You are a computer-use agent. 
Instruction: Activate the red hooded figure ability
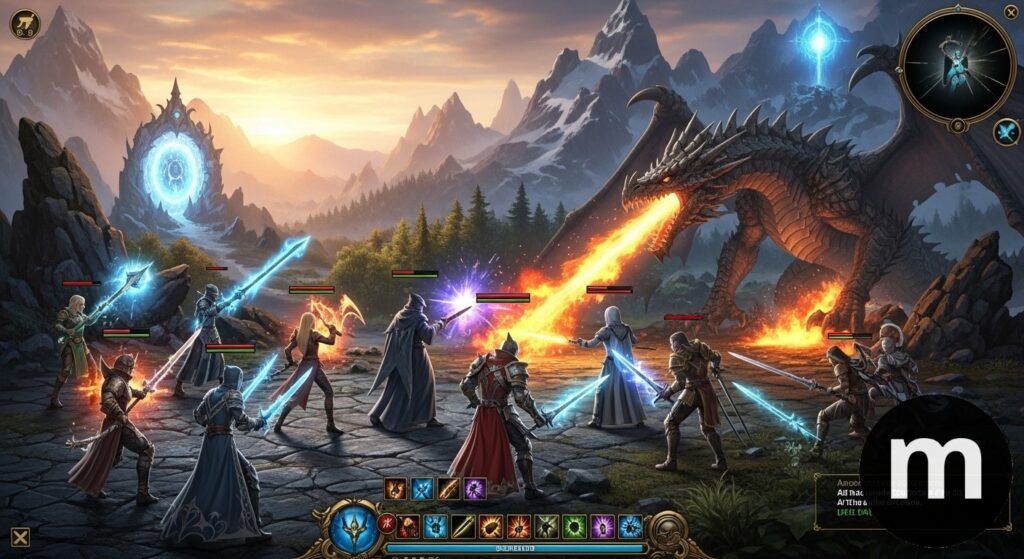(409, 527)
